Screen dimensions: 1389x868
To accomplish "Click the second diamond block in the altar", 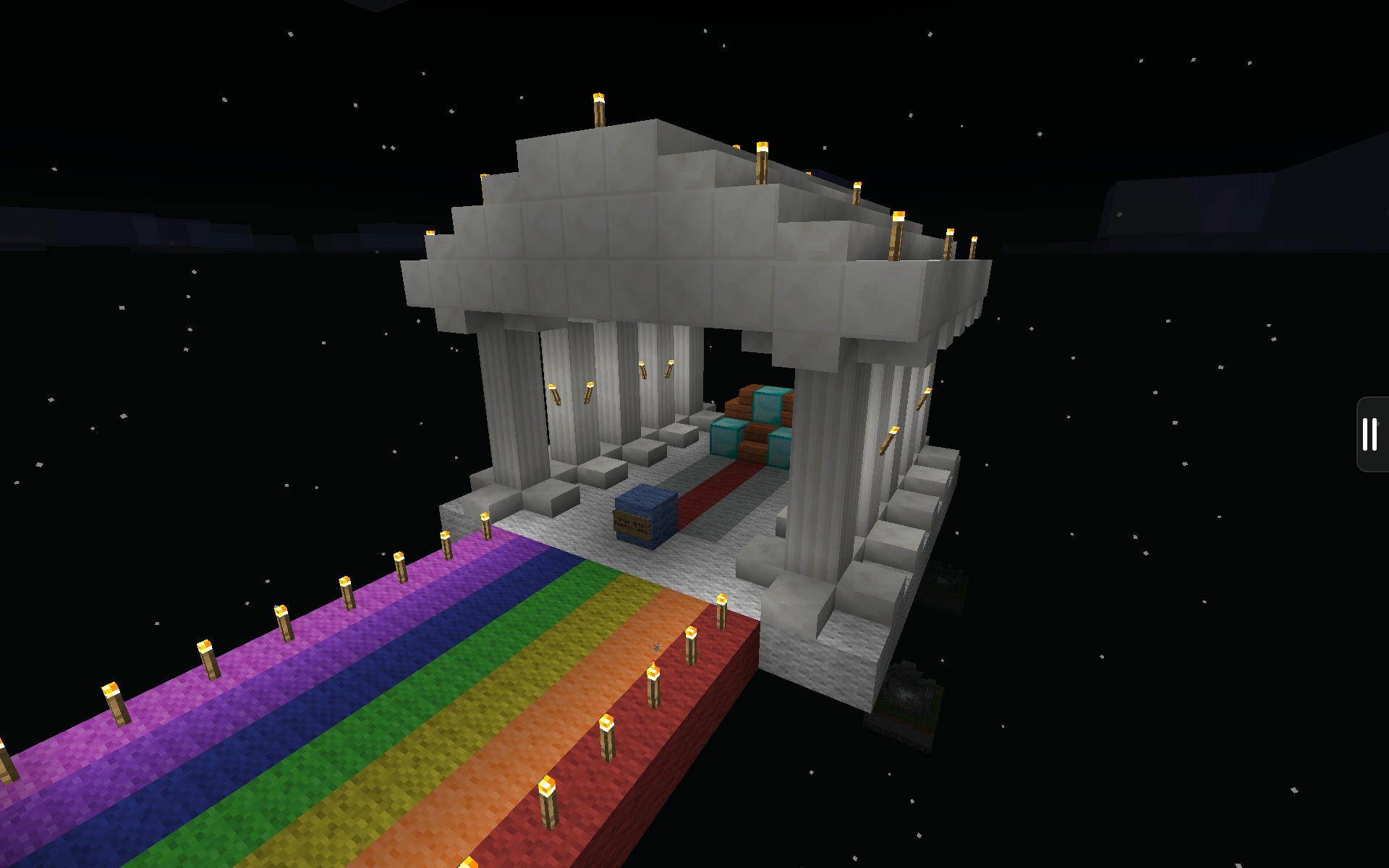I will tap(723, 438).
